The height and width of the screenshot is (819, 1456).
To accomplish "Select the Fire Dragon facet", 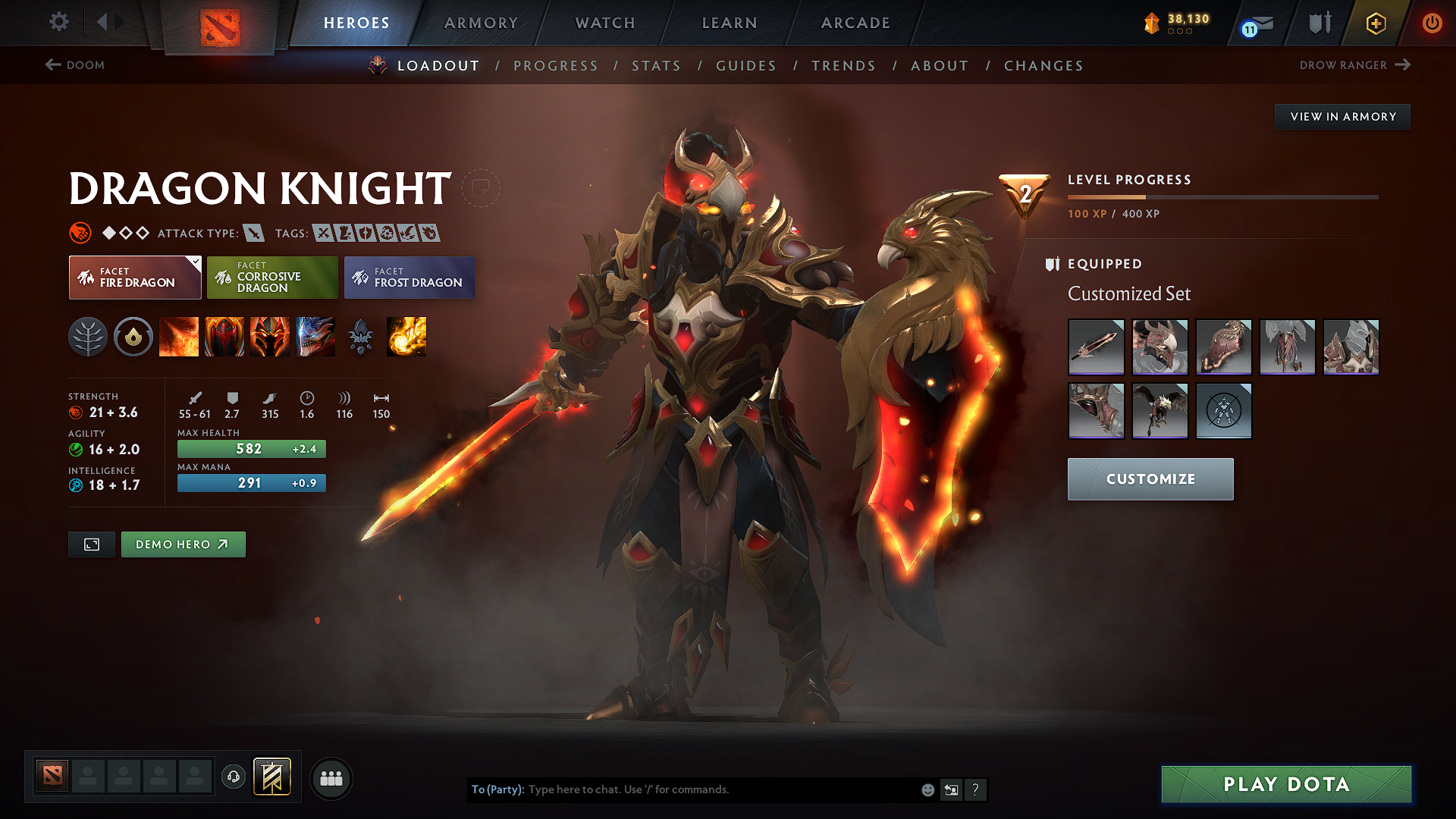I will click(134, 278).
